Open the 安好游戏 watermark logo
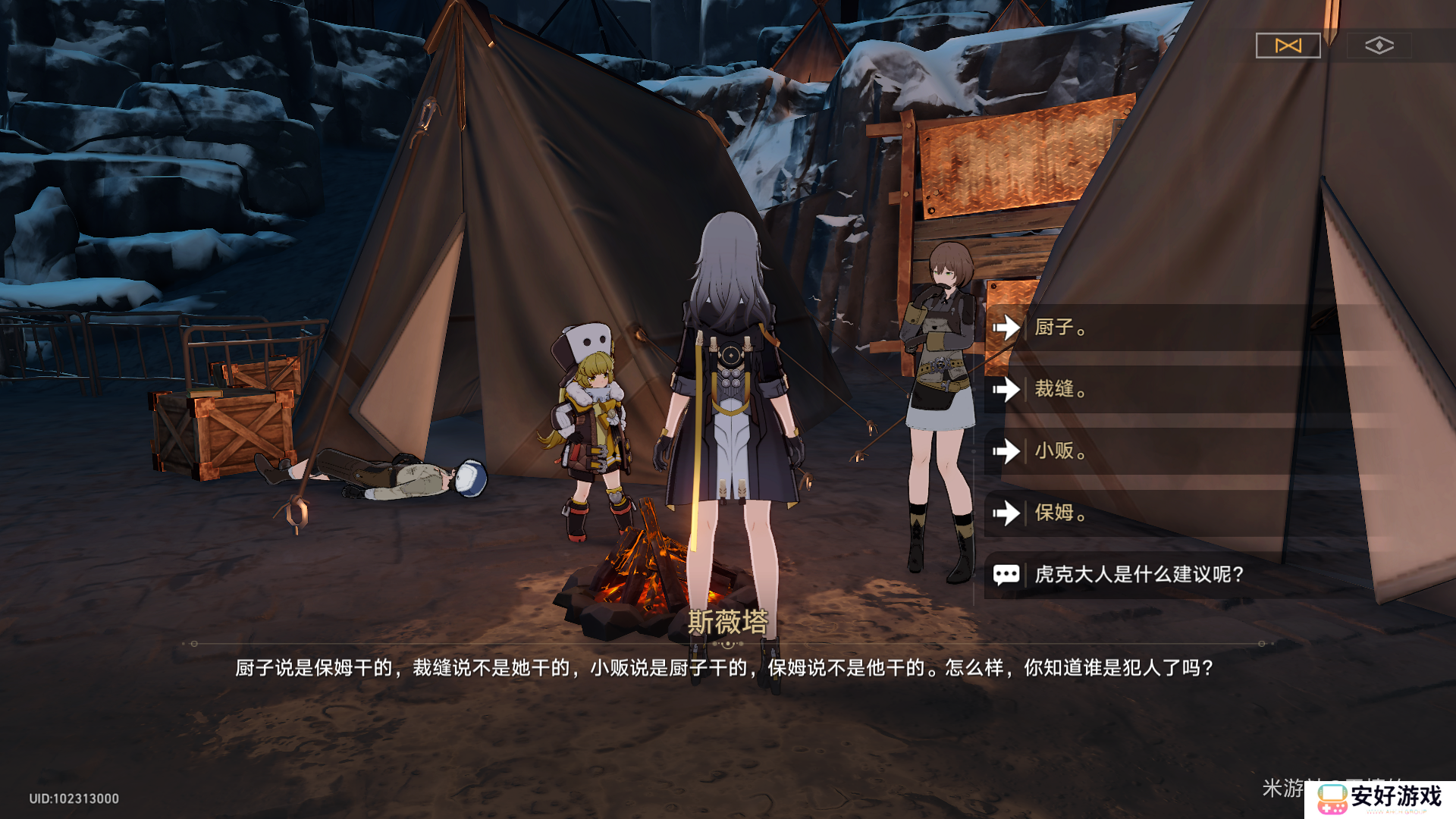1456x819 pixels. [1380, 798]
